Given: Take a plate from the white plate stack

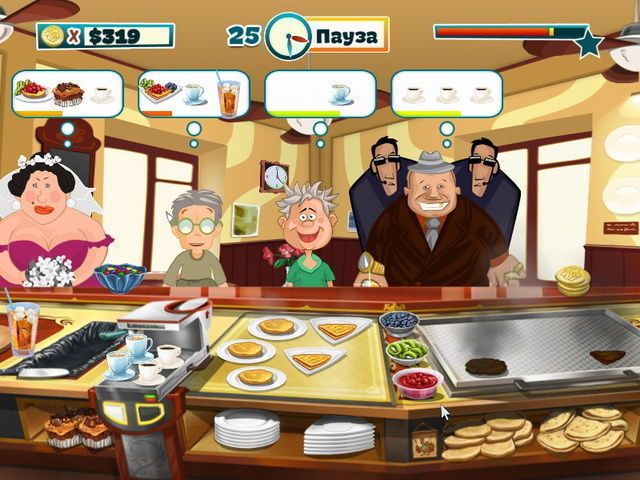Looking at the screenshot, I should [248, 428].
